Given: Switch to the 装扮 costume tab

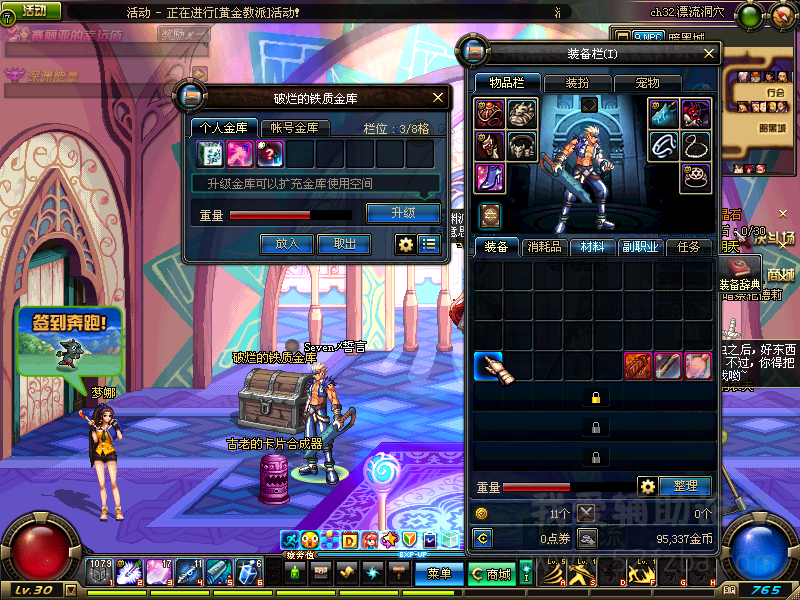Looking at the screenshot, I should (x=577, y=83).
